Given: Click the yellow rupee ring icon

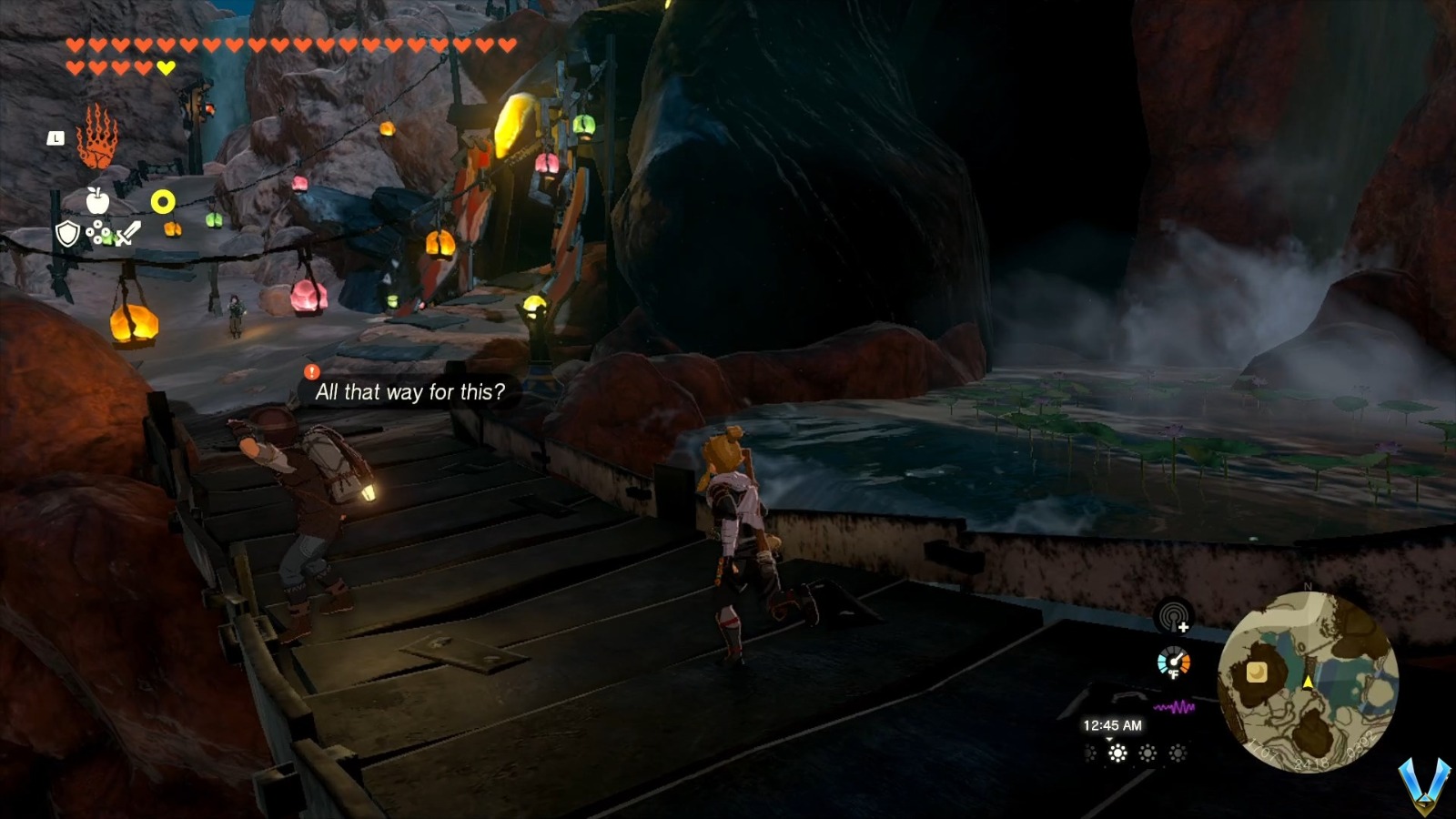Looking at the screenshot, I should tap(163, 201).
